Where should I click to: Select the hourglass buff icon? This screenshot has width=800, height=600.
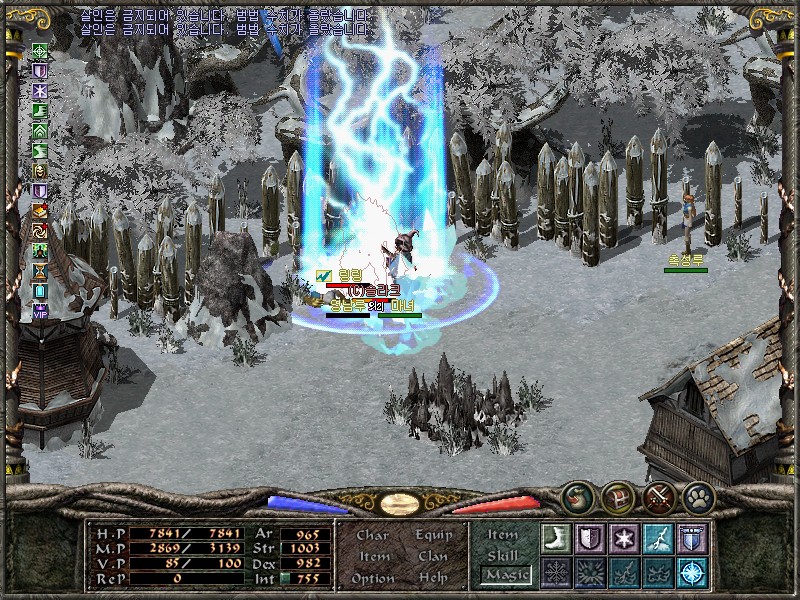pyautogui.click(x=40, y=270)
